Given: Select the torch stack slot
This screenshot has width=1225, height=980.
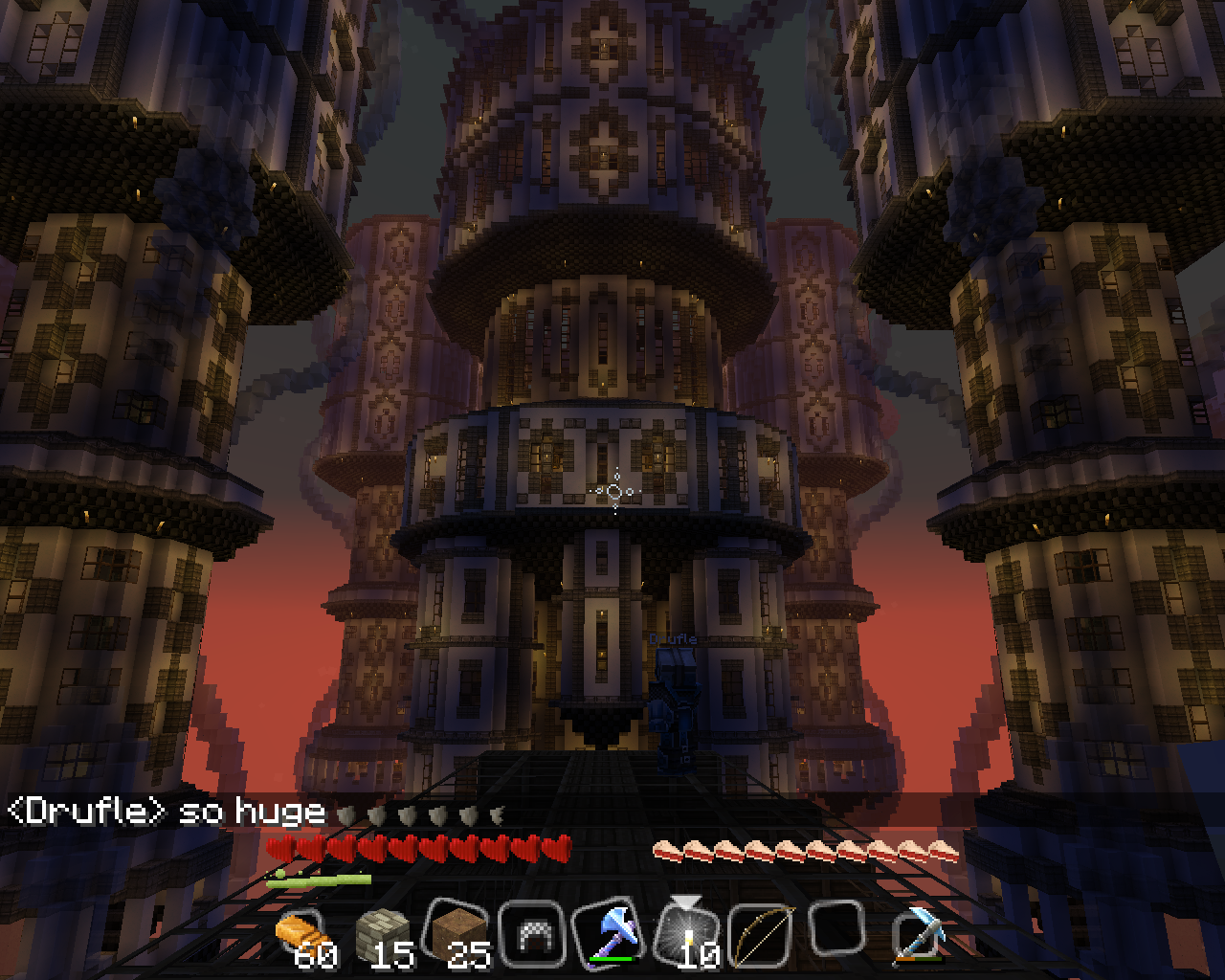Looking at the screenshot, I should coord(687,932).
